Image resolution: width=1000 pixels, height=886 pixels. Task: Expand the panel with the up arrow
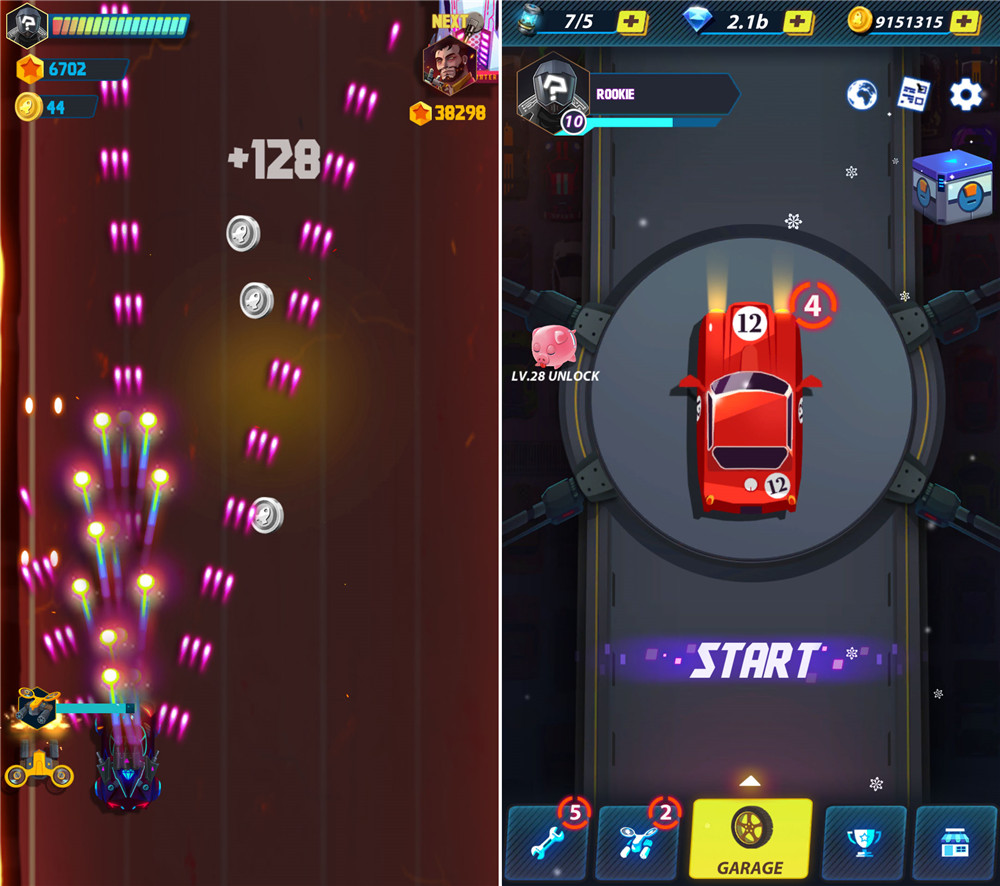750,780
